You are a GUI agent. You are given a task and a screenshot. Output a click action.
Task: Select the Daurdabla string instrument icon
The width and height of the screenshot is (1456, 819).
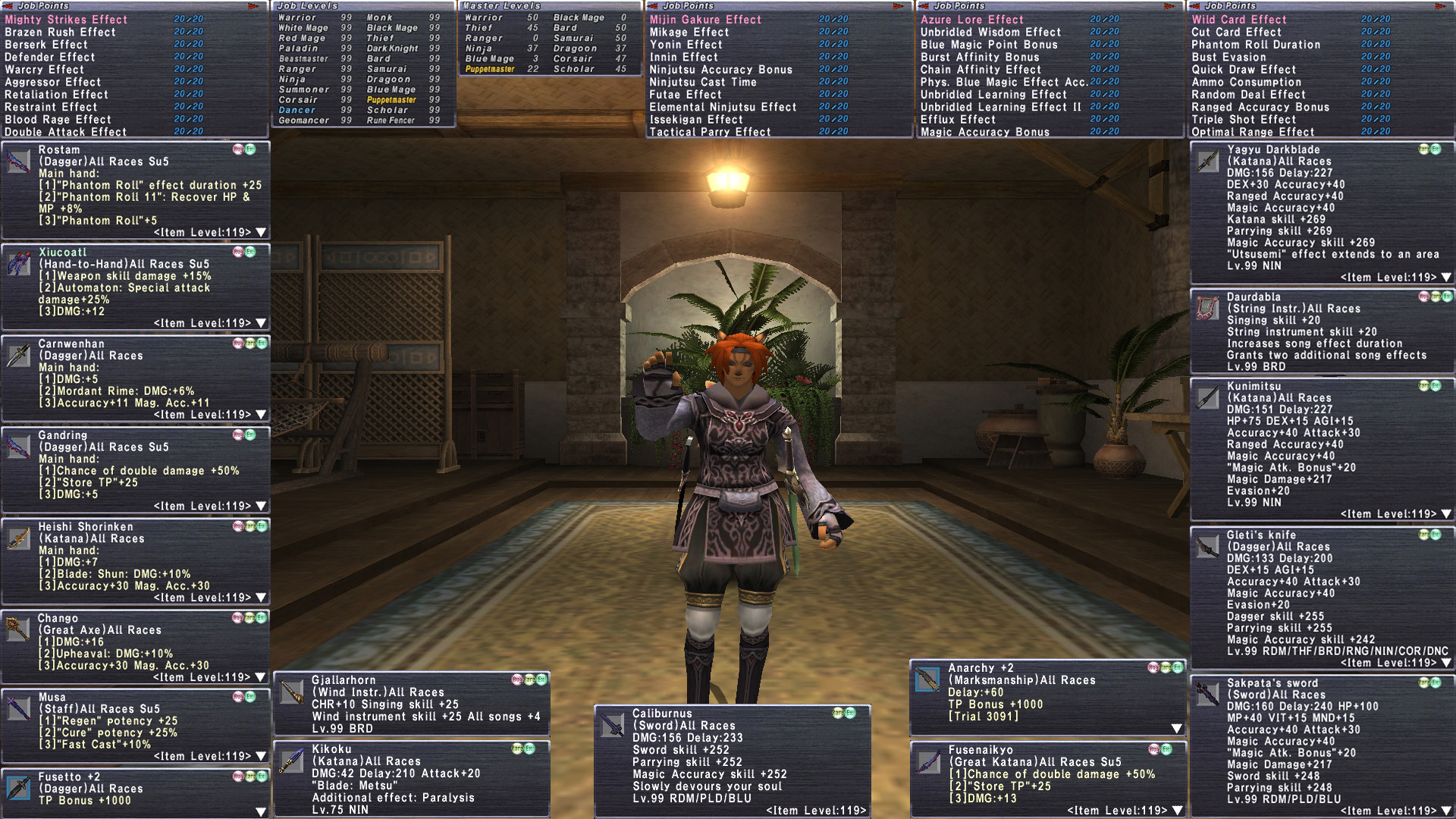pos(1207,308)
